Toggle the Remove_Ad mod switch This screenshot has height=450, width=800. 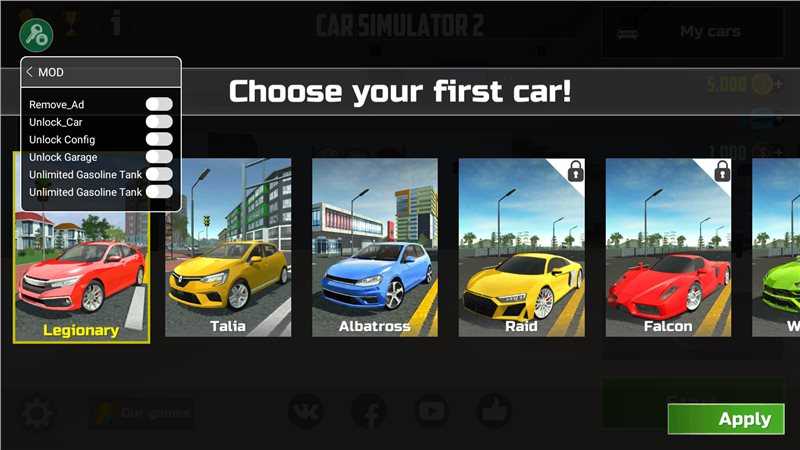click(159, 104)
